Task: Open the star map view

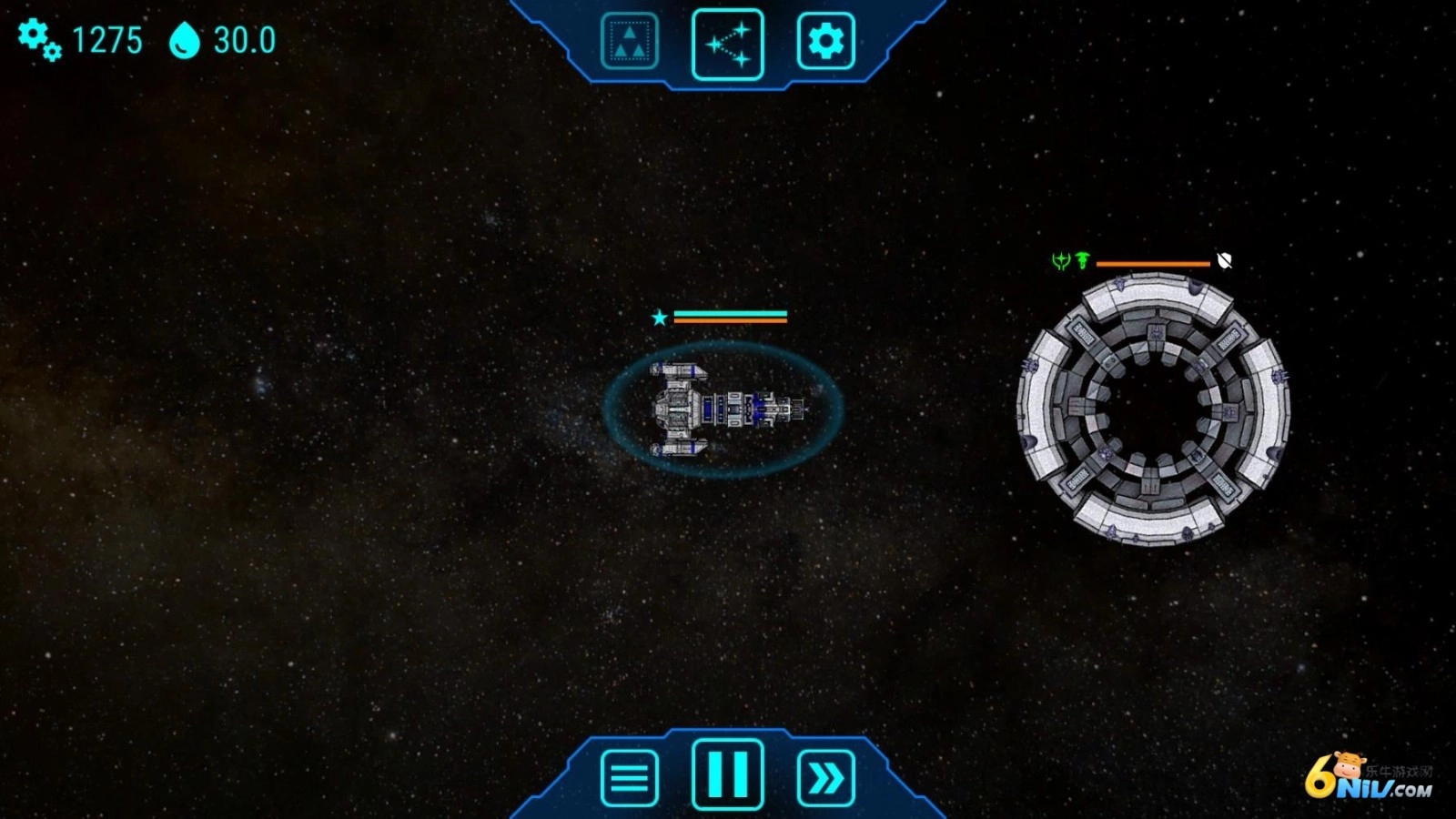Action: [x=727, y=44]
